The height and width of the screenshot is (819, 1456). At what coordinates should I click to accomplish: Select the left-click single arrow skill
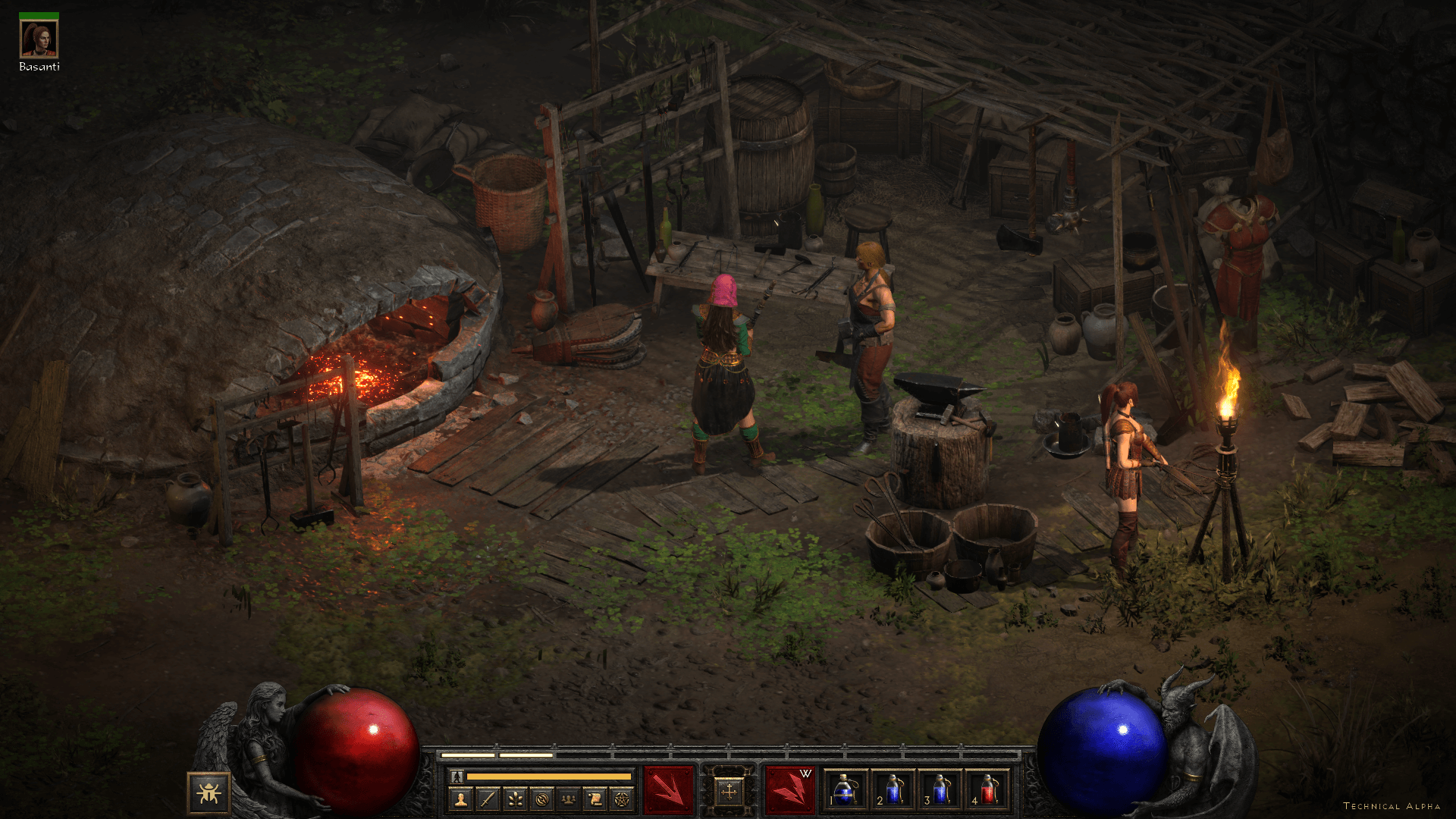click(x=668, y=790)
